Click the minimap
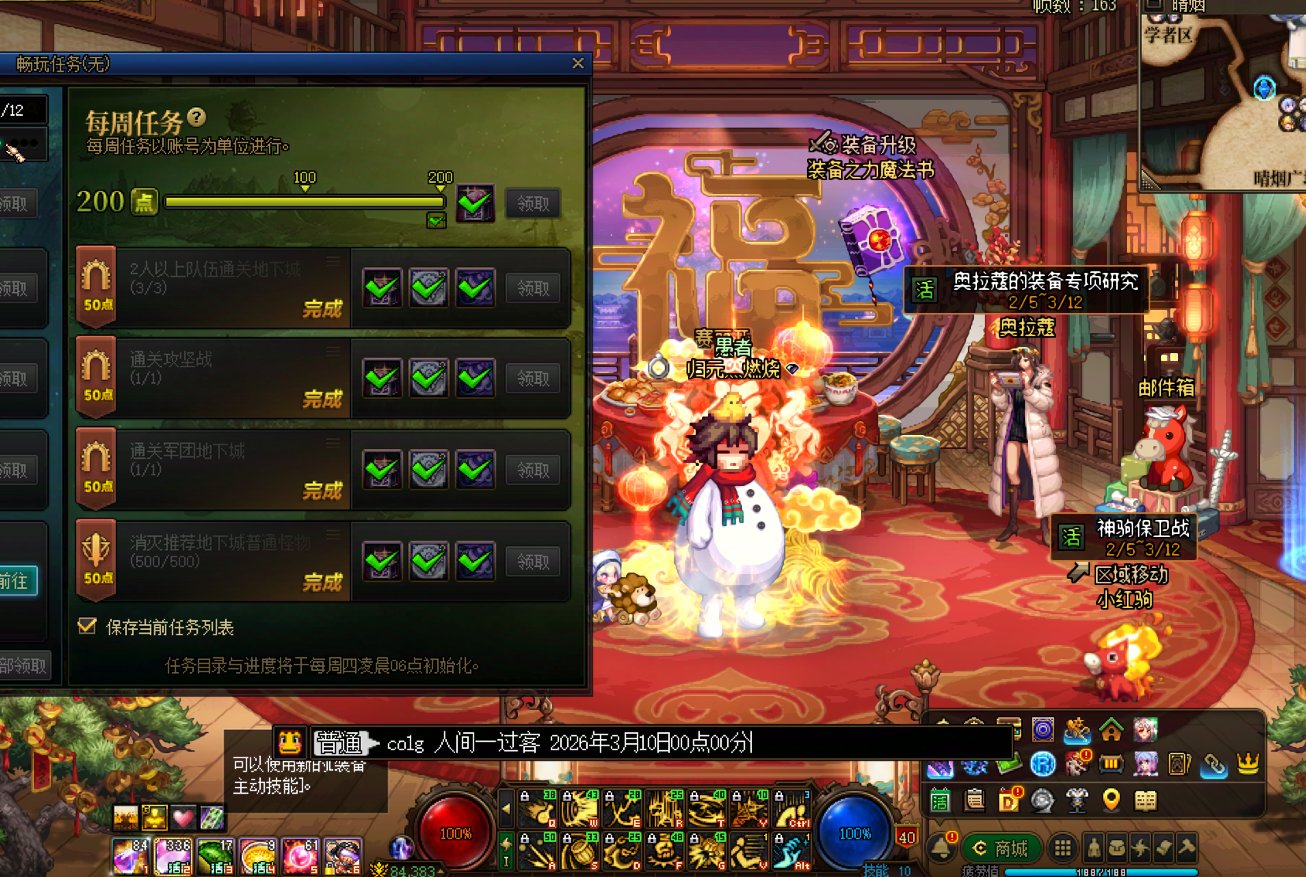The width and height of the screenshot is (1306, 877). [x=1224, y=95]
